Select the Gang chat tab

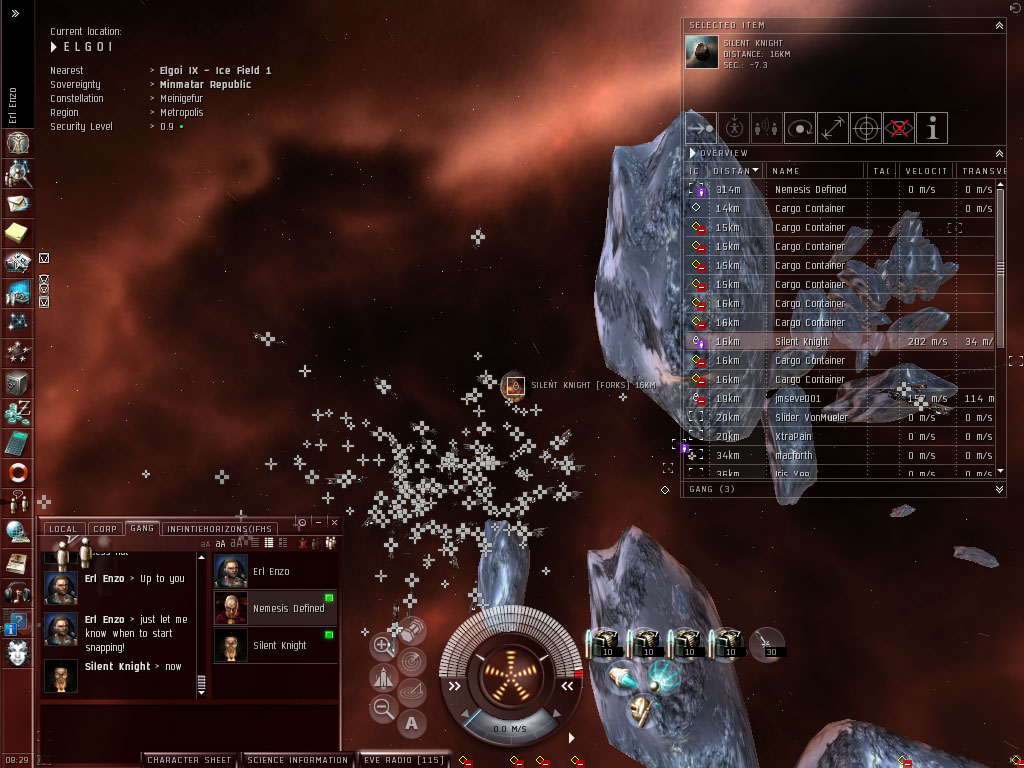(142, 528)
